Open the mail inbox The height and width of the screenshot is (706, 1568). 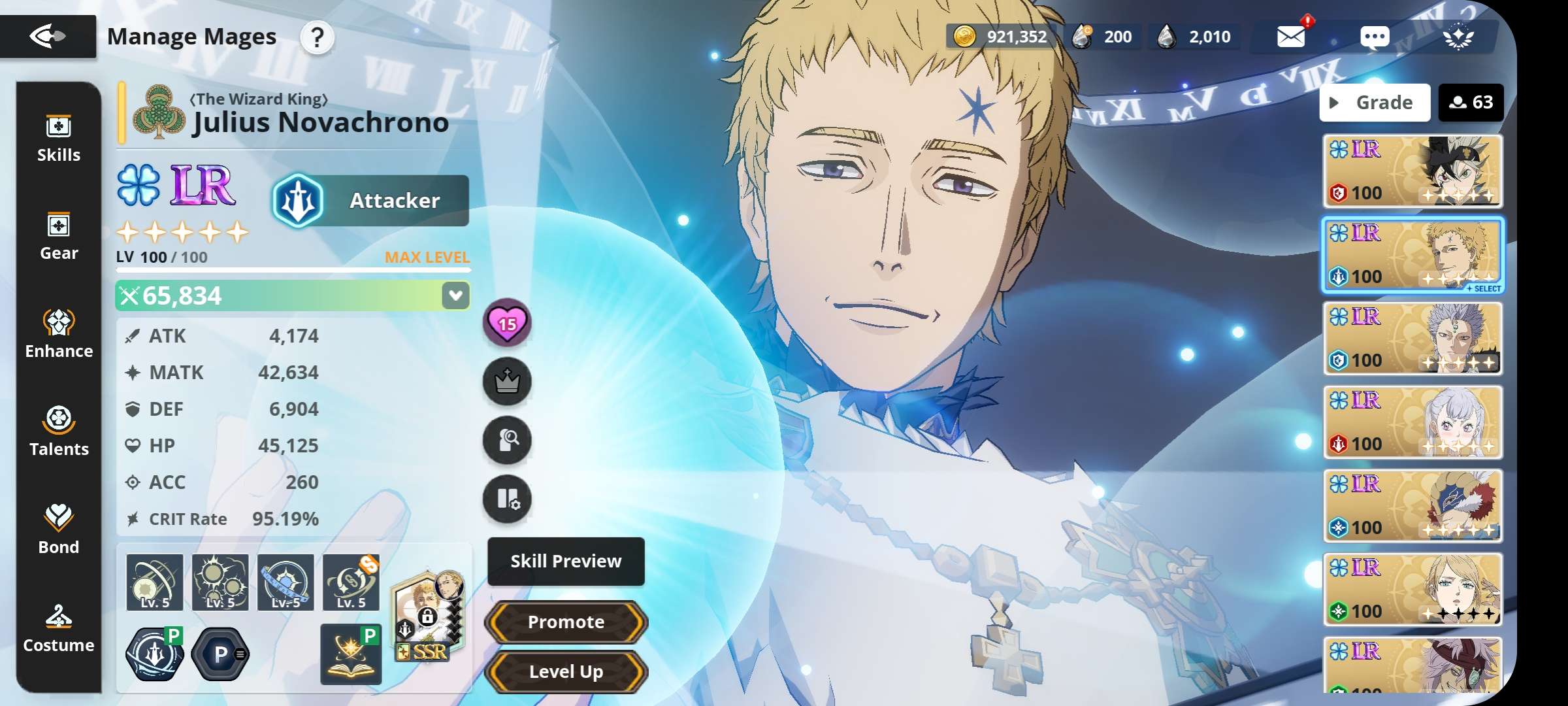click(x=1291, y=37)
